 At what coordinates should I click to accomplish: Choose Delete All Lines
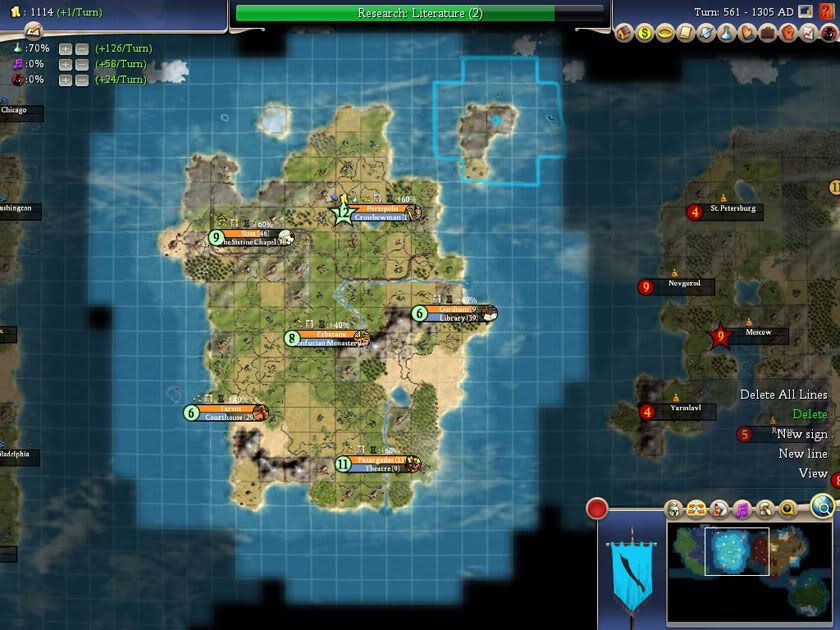(x=783, y=395)
